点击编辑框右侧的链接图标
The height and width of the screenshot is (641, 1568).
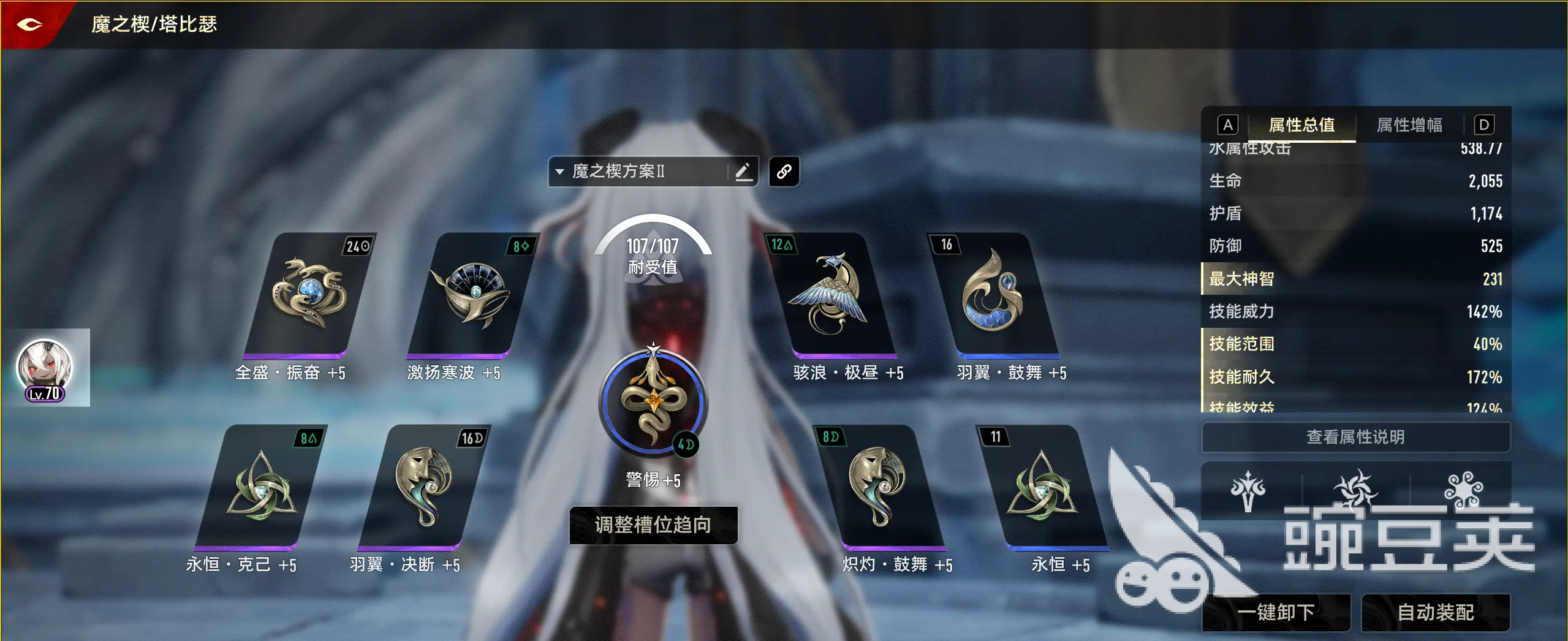(x=784, y=171)
